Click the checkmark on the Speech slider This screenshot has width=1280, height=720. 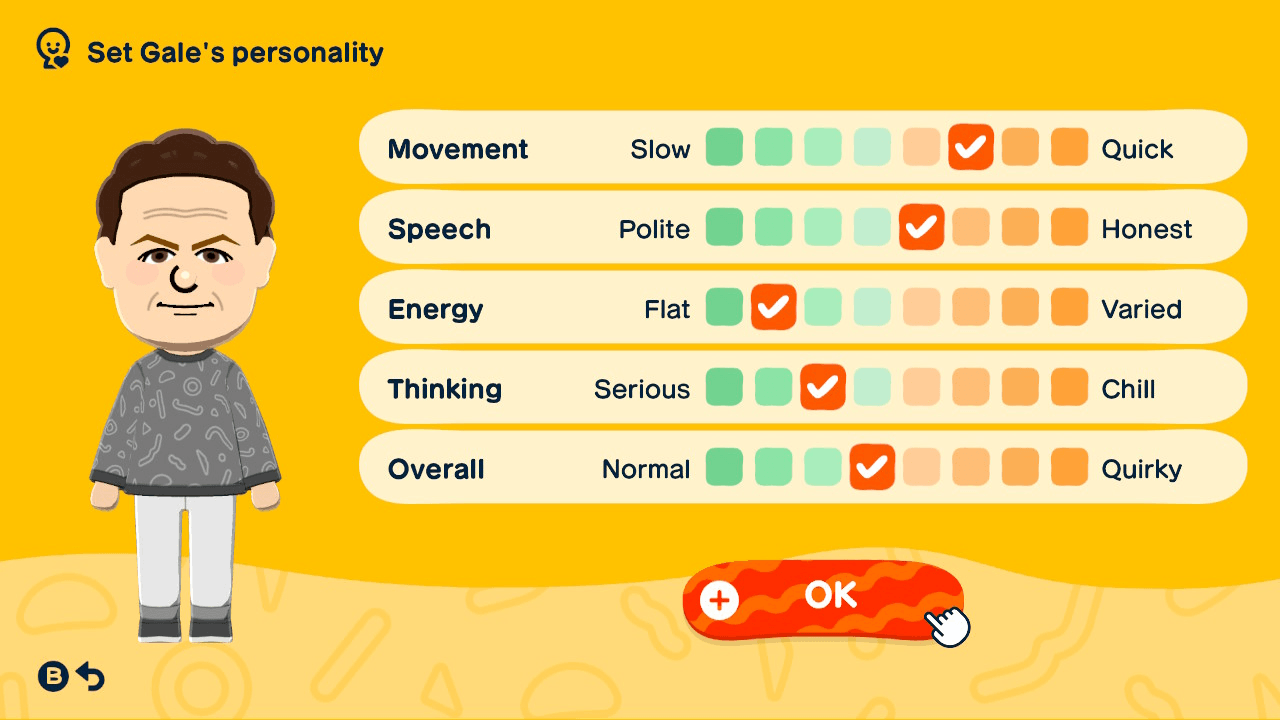(x=921, y=227)
